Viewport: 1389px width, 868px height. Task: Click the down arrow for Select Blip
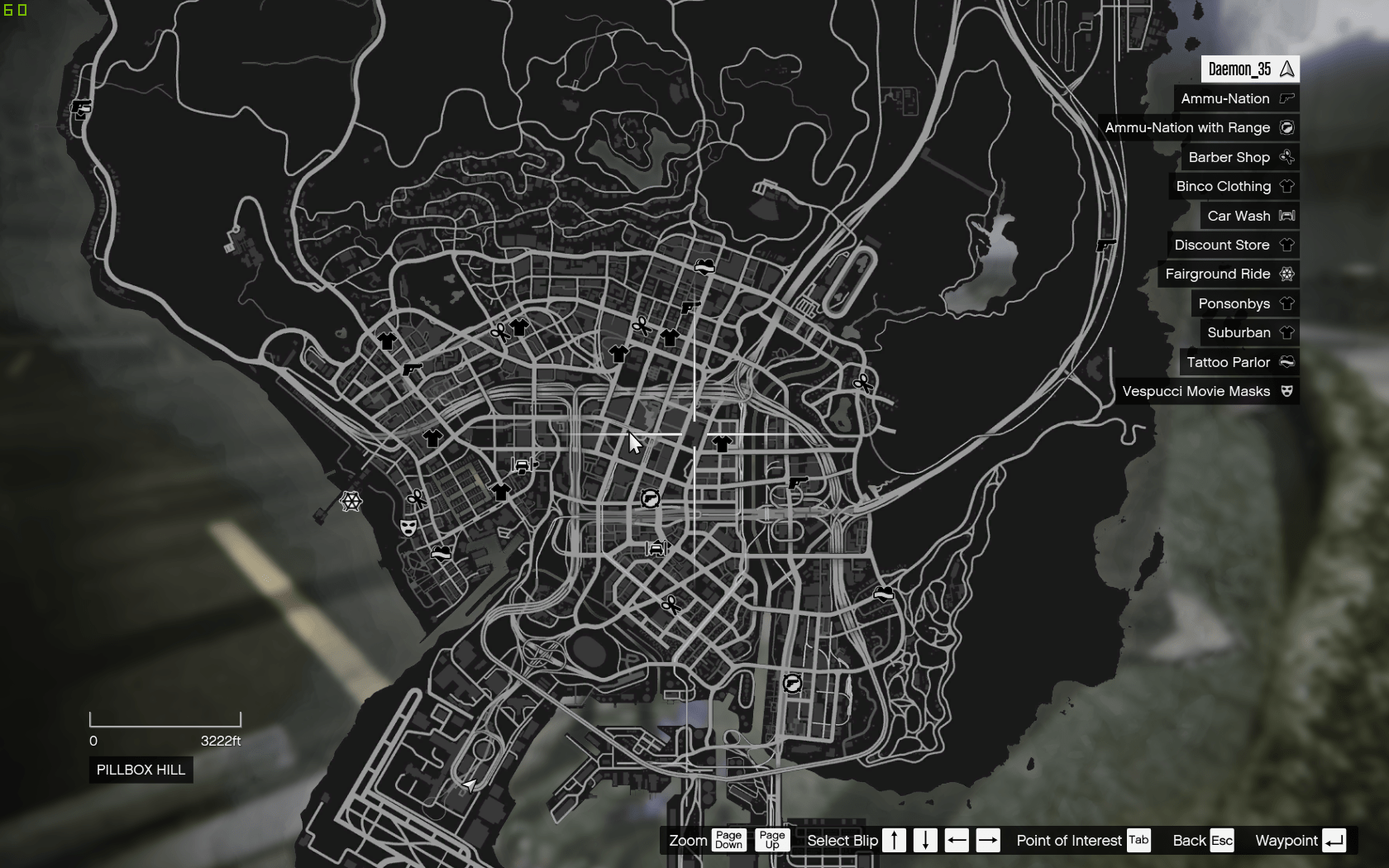coord(925,840)
